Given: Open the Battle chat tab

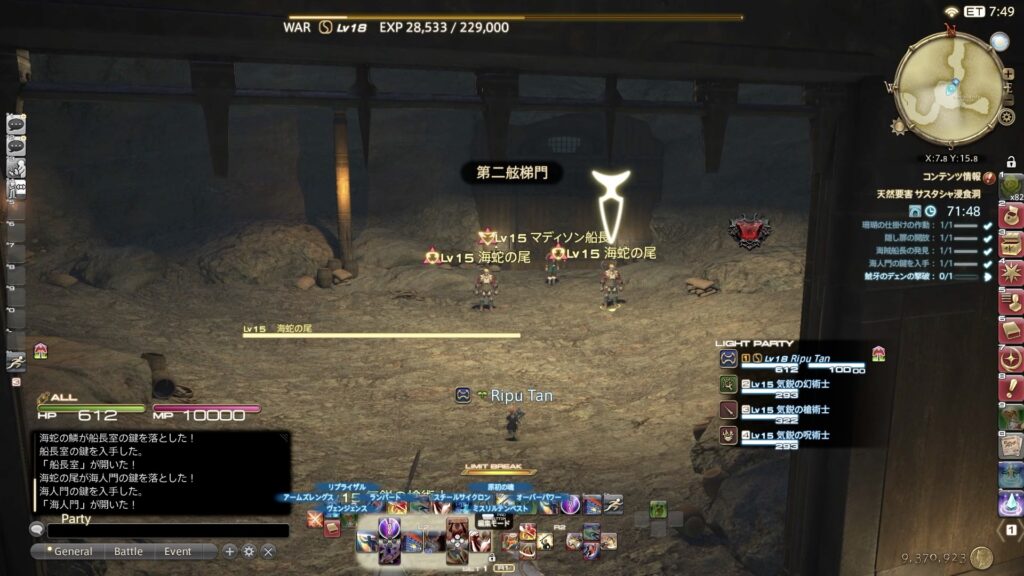Looking at the screenshot, I should 128,551.
